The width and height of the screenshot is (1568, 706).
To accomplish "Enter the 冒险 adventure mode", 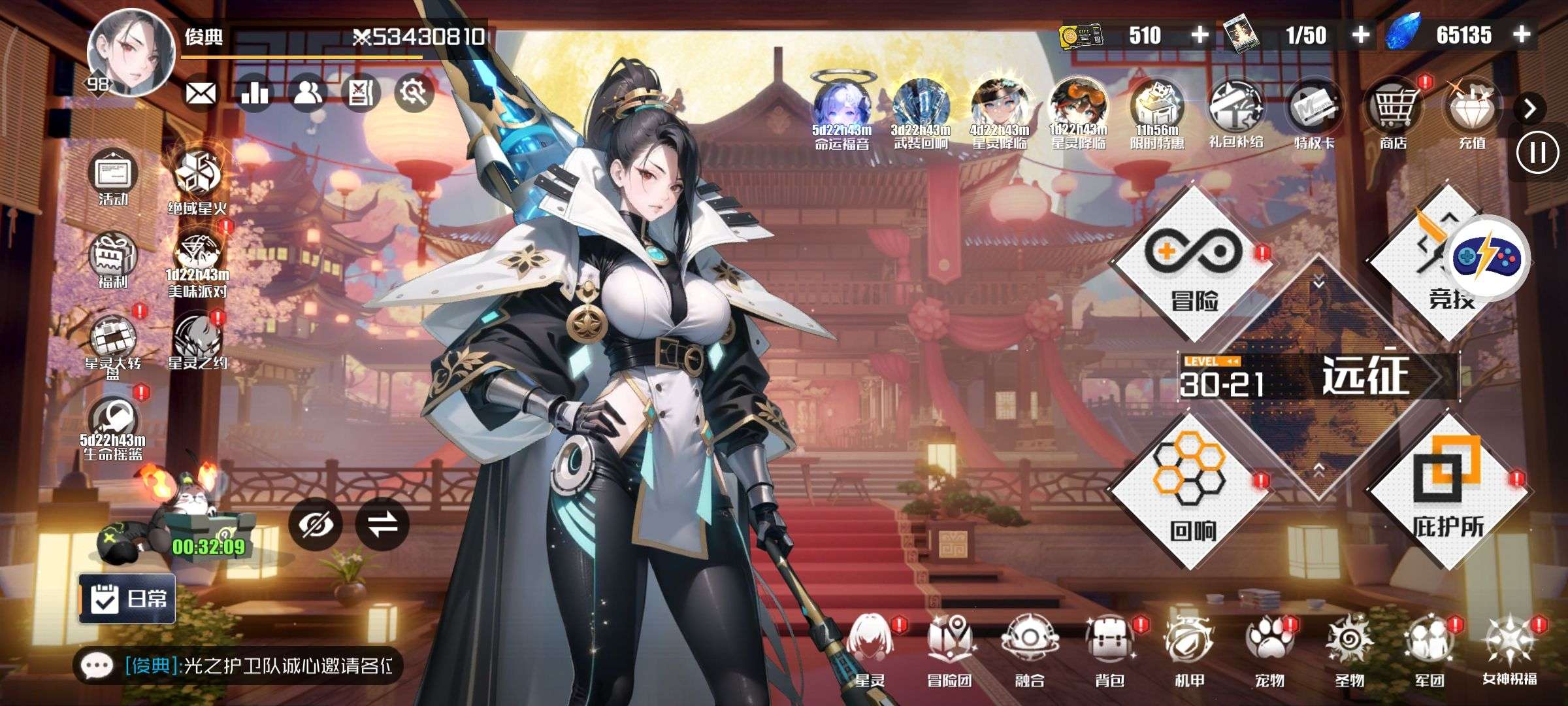I will click(x=1193, y=265).
